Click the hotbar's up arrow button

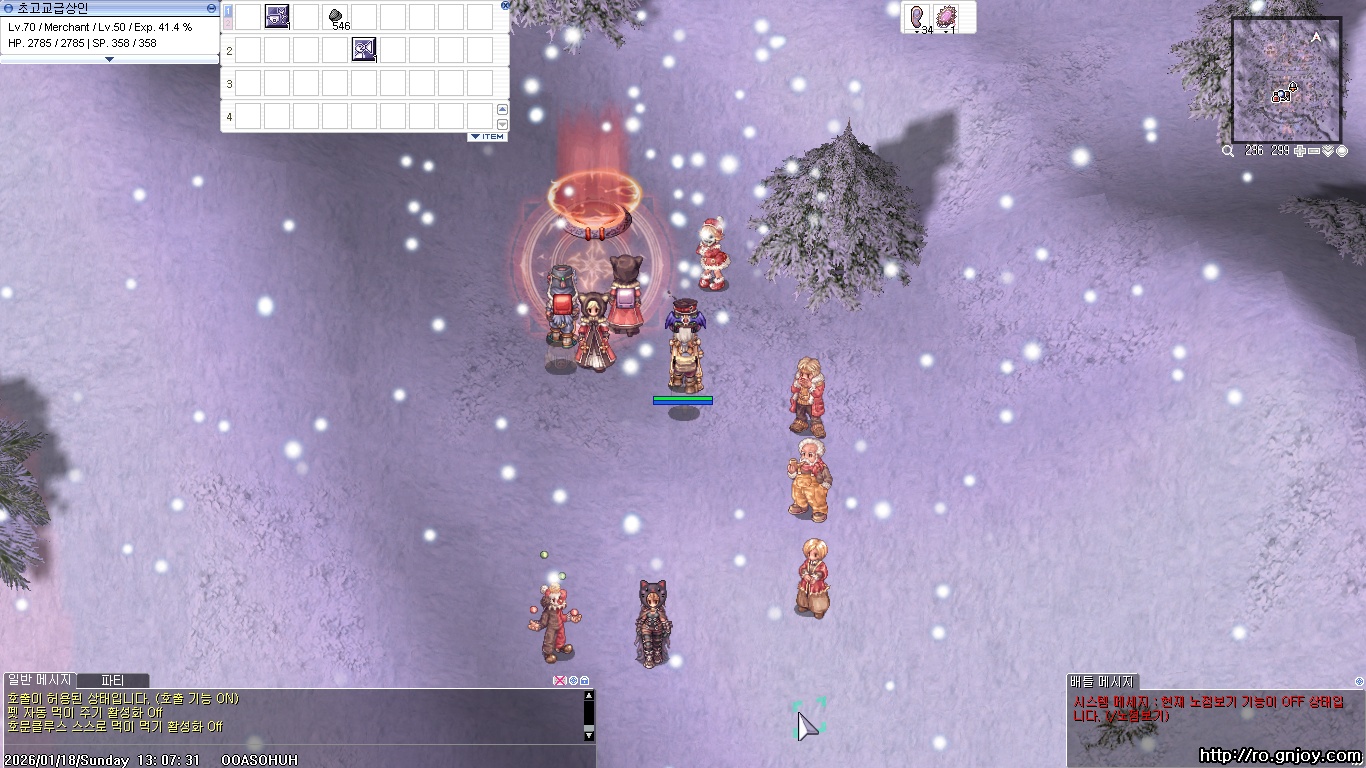click(x=502, y=109)
